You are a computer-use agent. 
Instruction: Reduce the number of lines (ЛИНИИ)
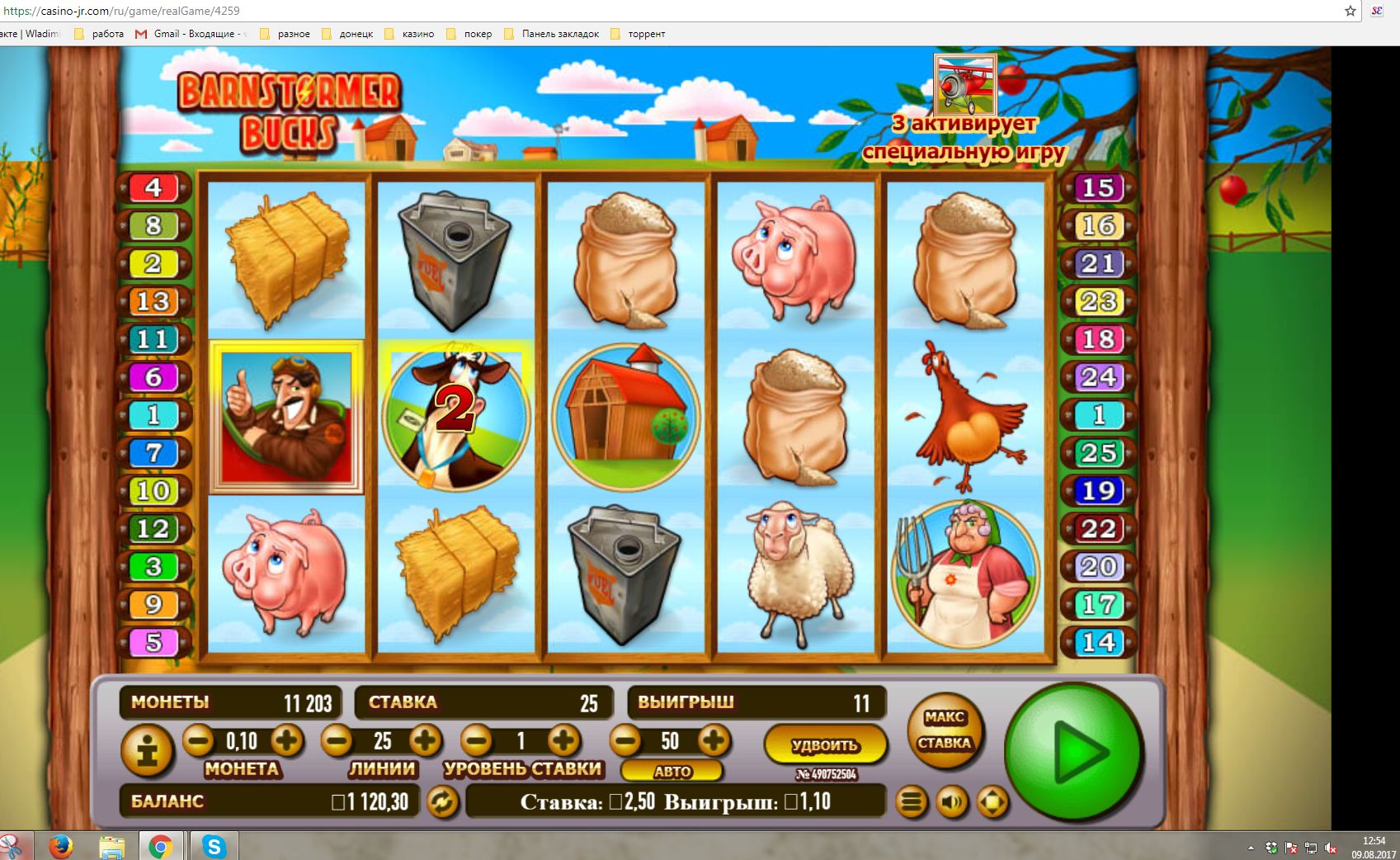337,740
